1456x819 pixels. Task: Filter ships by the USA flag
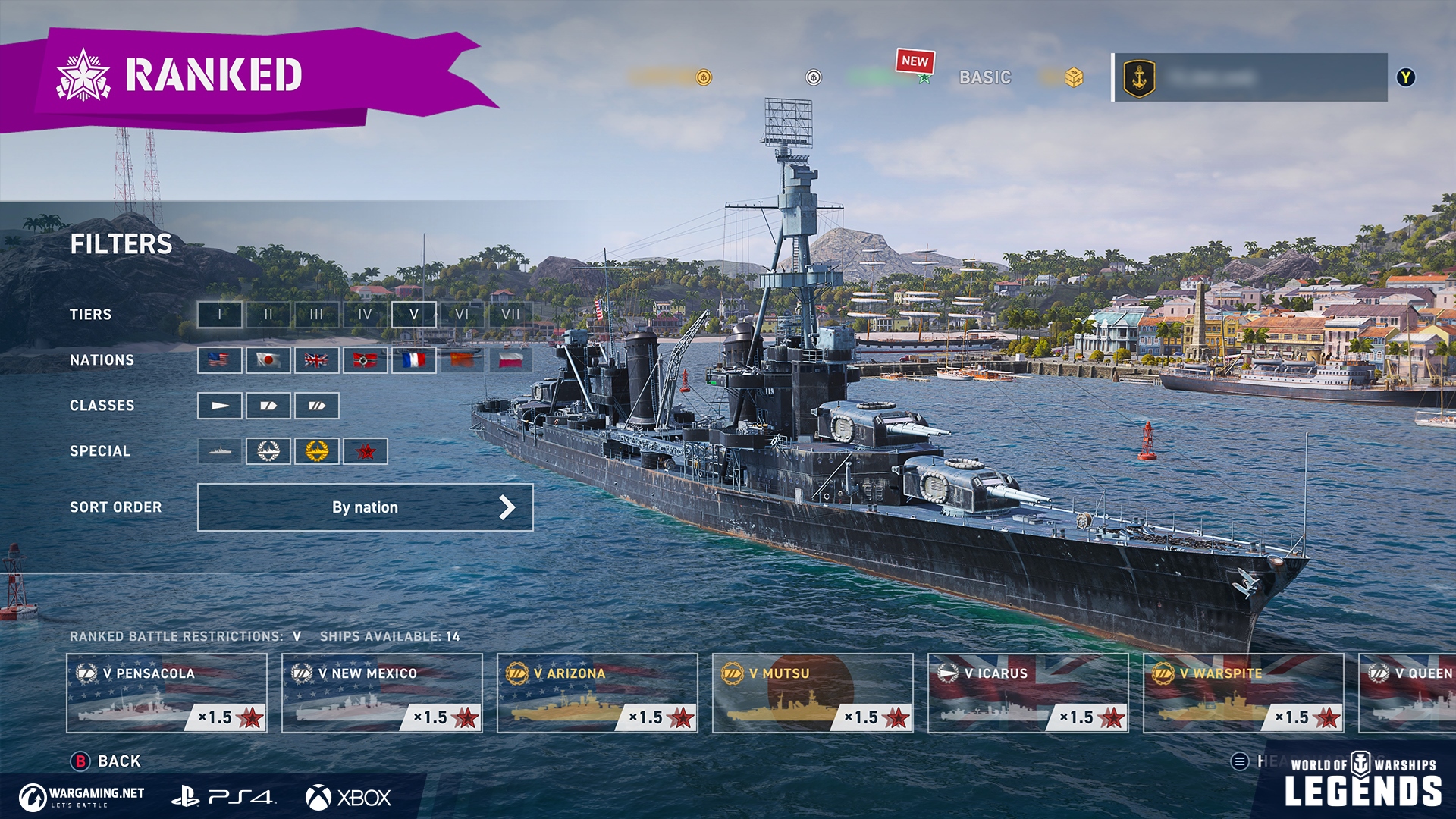220,360
